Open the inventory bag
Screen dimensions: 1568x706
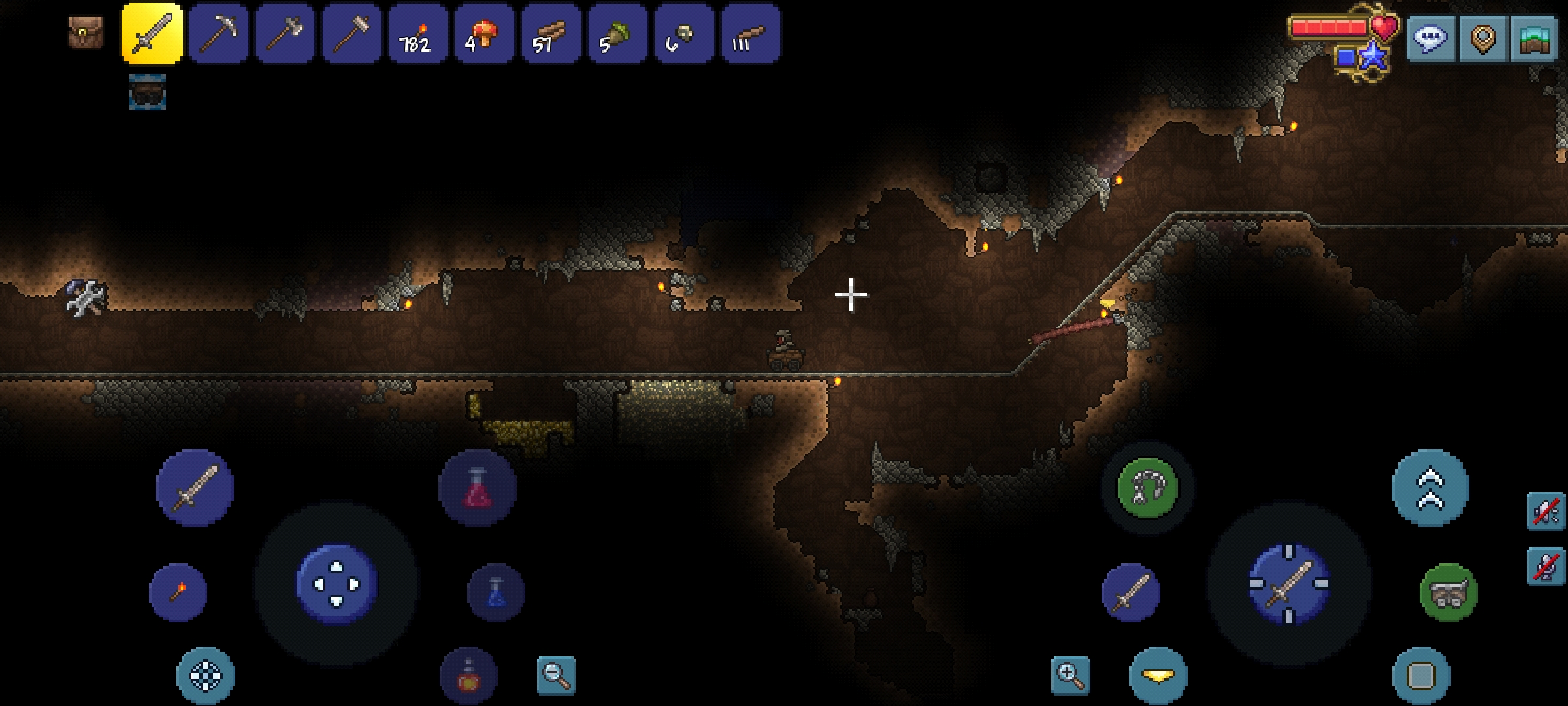coord(86,31)
